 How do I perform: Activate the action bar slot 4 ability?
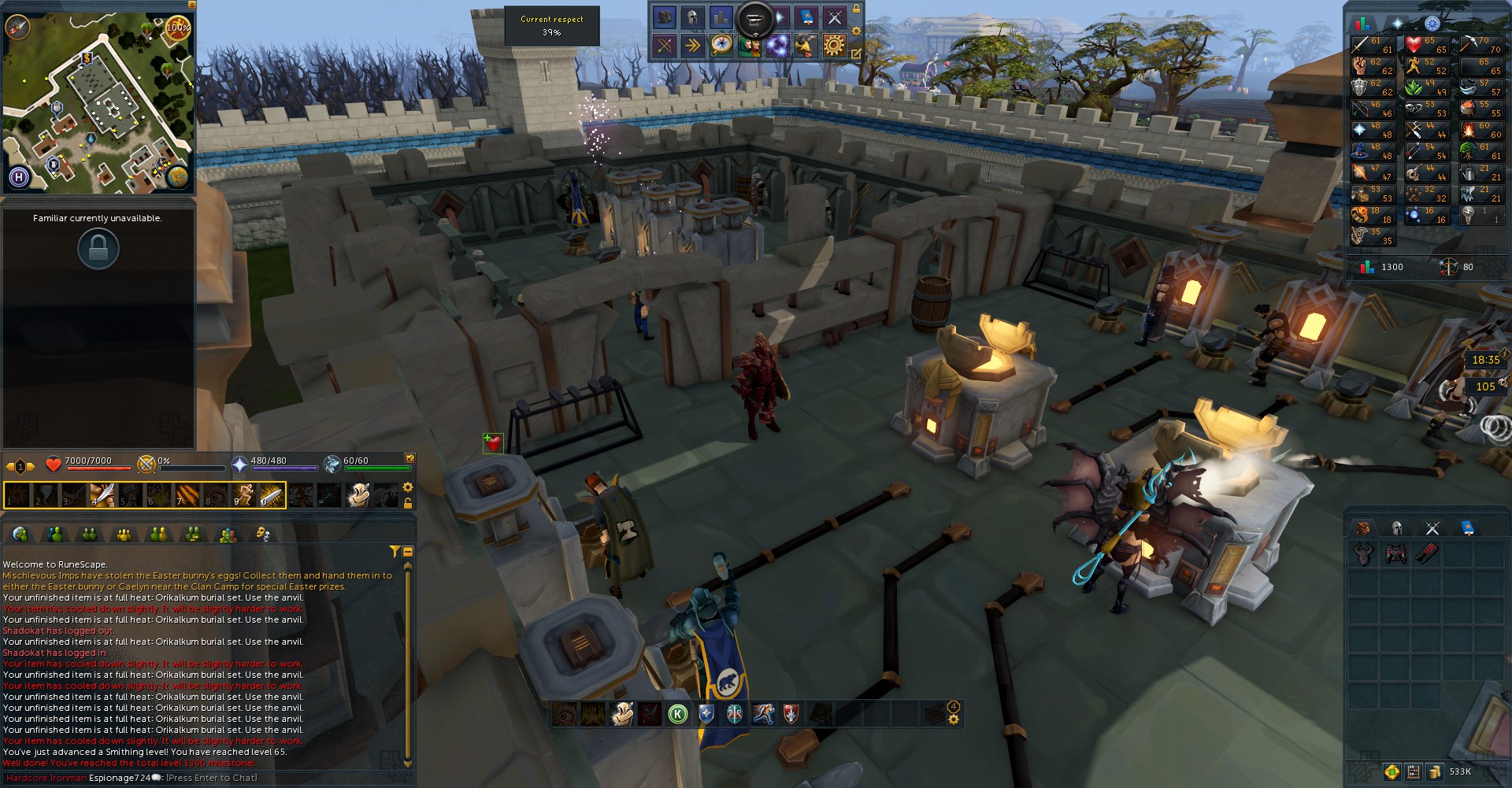coord(102,496)
